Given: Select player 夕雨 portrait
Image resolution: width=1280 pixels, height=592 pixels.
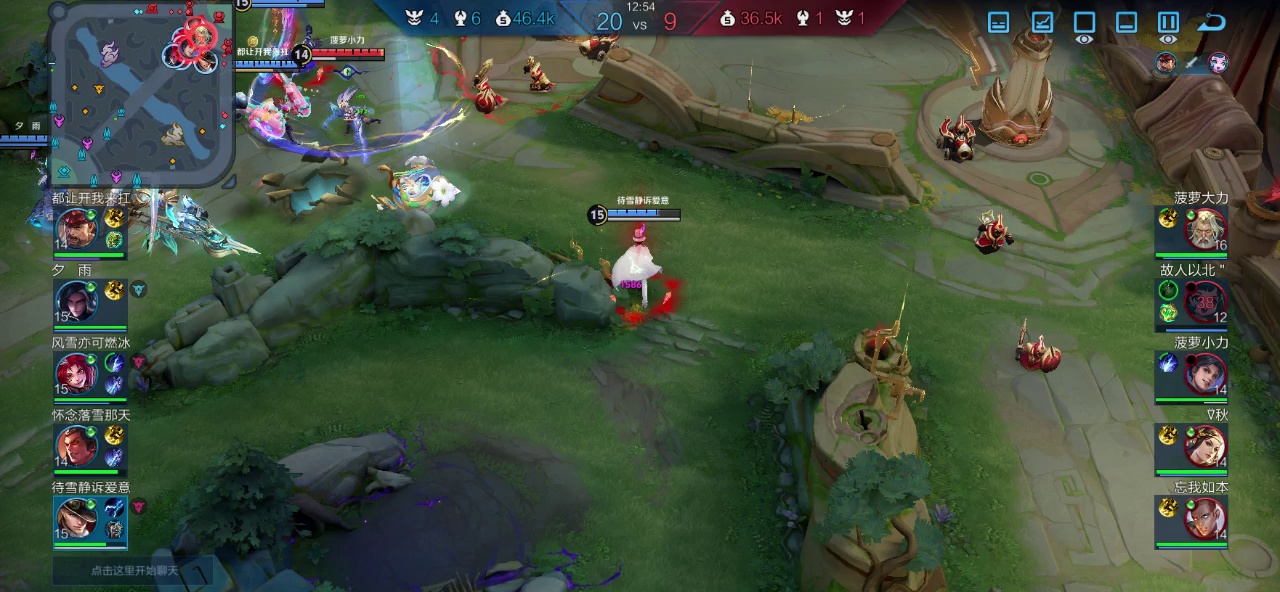Looking at the screenshot, I should (x=76, y=301).
